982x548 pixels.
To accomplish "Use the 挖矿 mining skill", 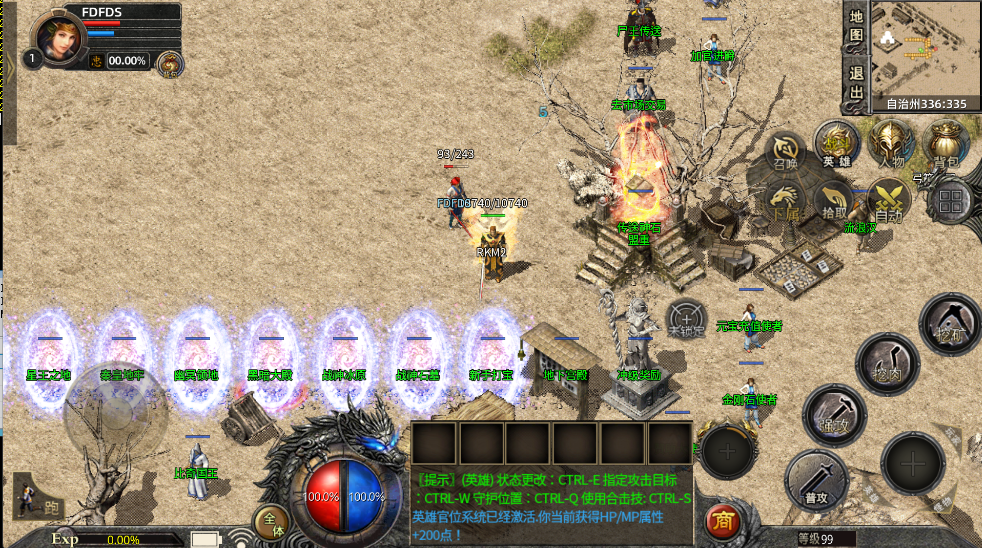I will (x=948, y=324).
